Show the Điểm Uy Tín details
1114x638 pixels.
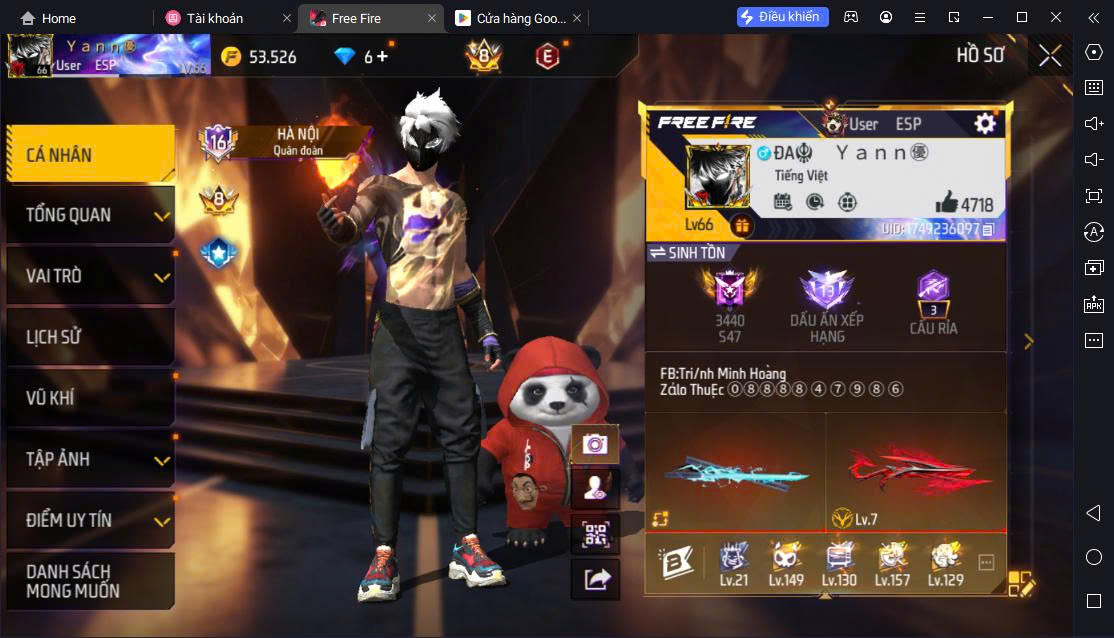pos(90,520)
